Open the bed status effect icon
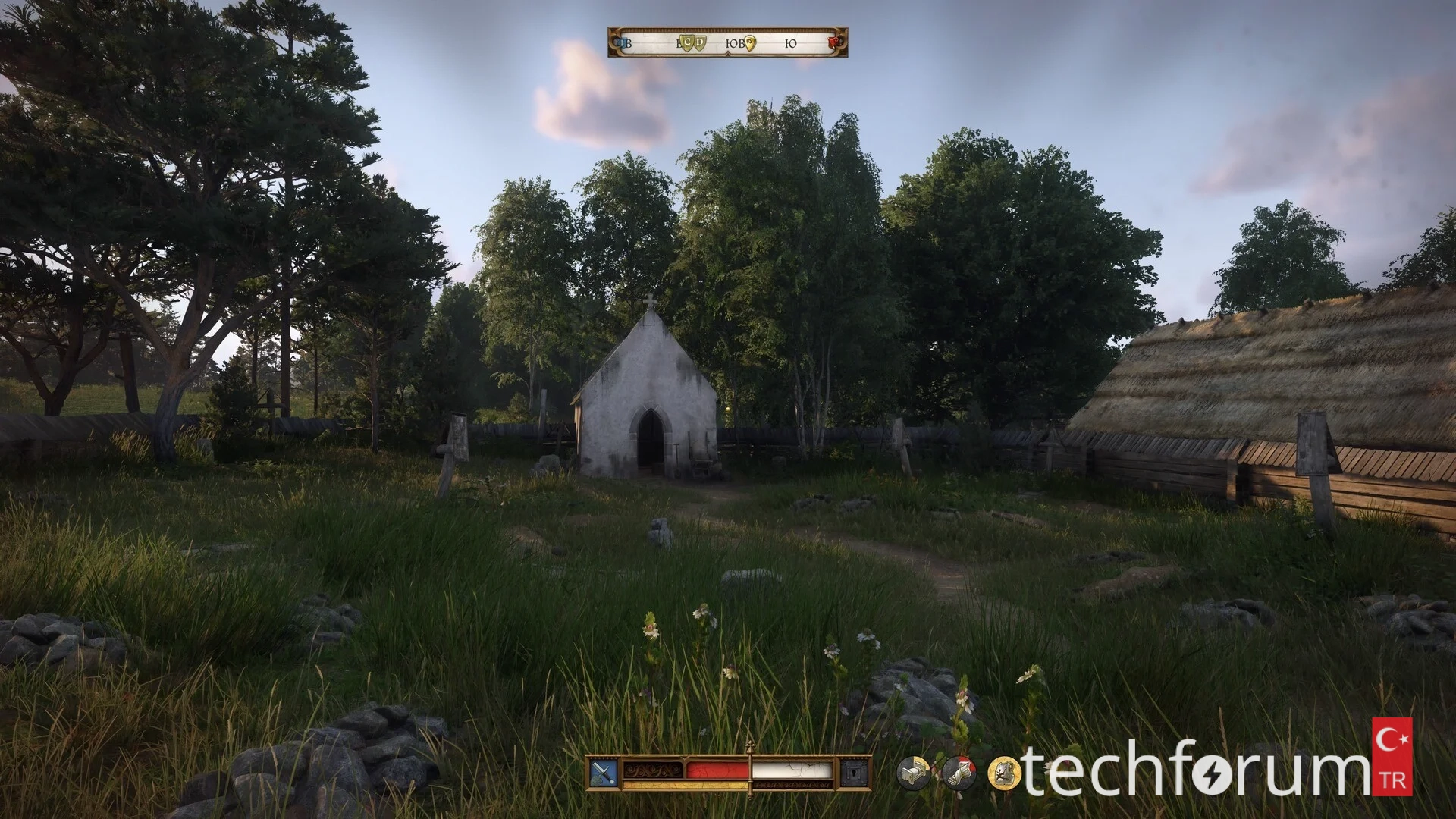The width and height of the screenshot is (1456, 819). 914,773
